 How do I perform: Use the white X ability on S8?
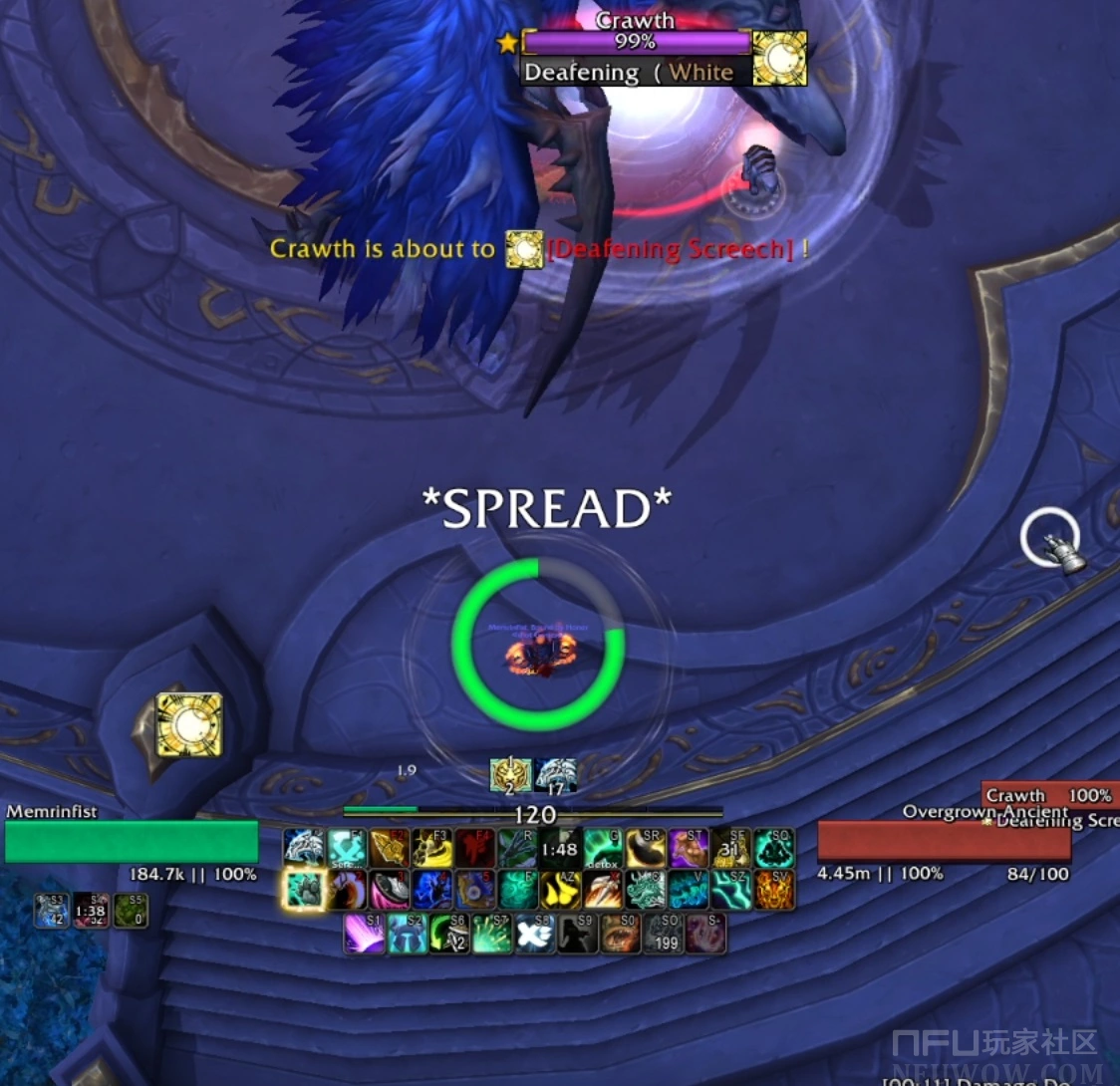(535, 934)
